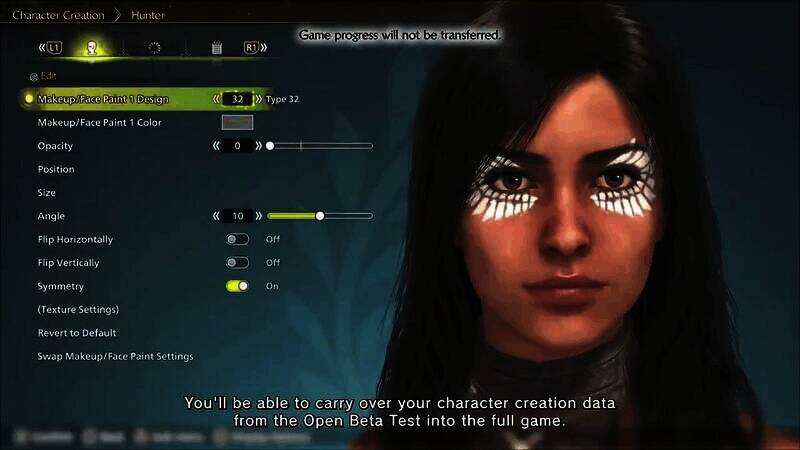Switch to the highlighted face tab
Image resolution: width=800 pixels, height=450 pixels.
pos(92,47)
